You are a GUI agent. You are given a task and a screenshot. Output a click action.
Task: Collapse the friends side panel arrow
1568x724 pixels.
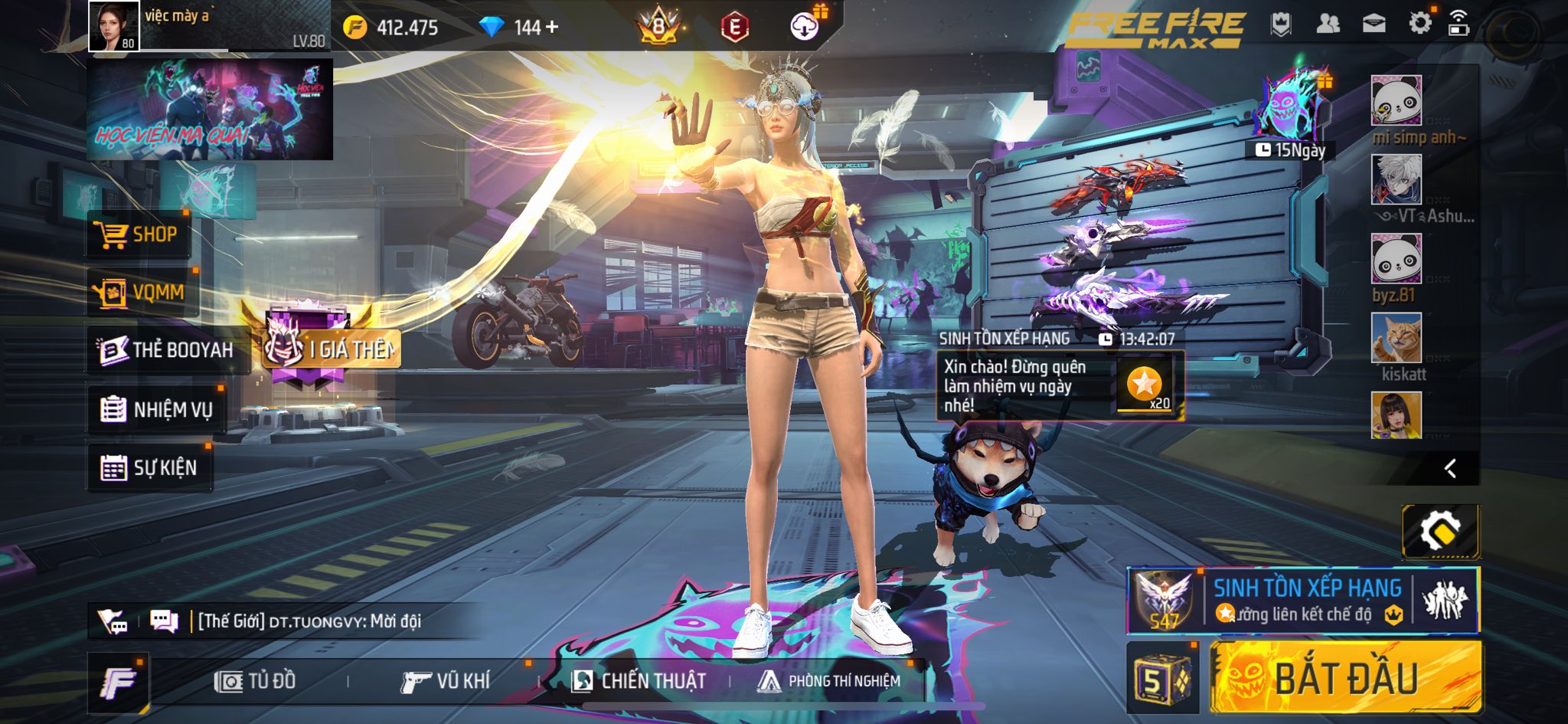[x=1449, y=469]
